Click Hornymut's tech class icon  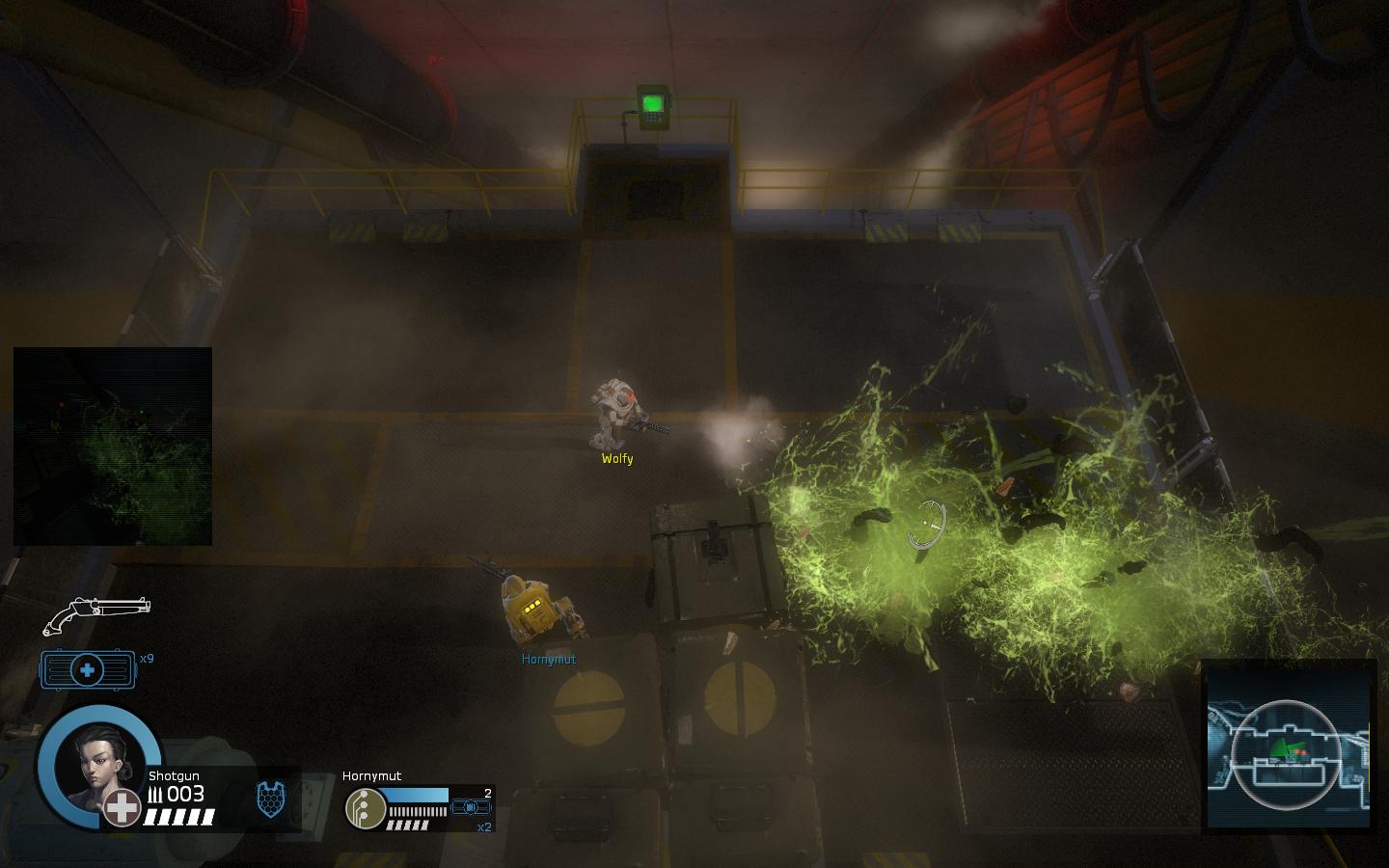pyautogui.click(x=363, y=808)
